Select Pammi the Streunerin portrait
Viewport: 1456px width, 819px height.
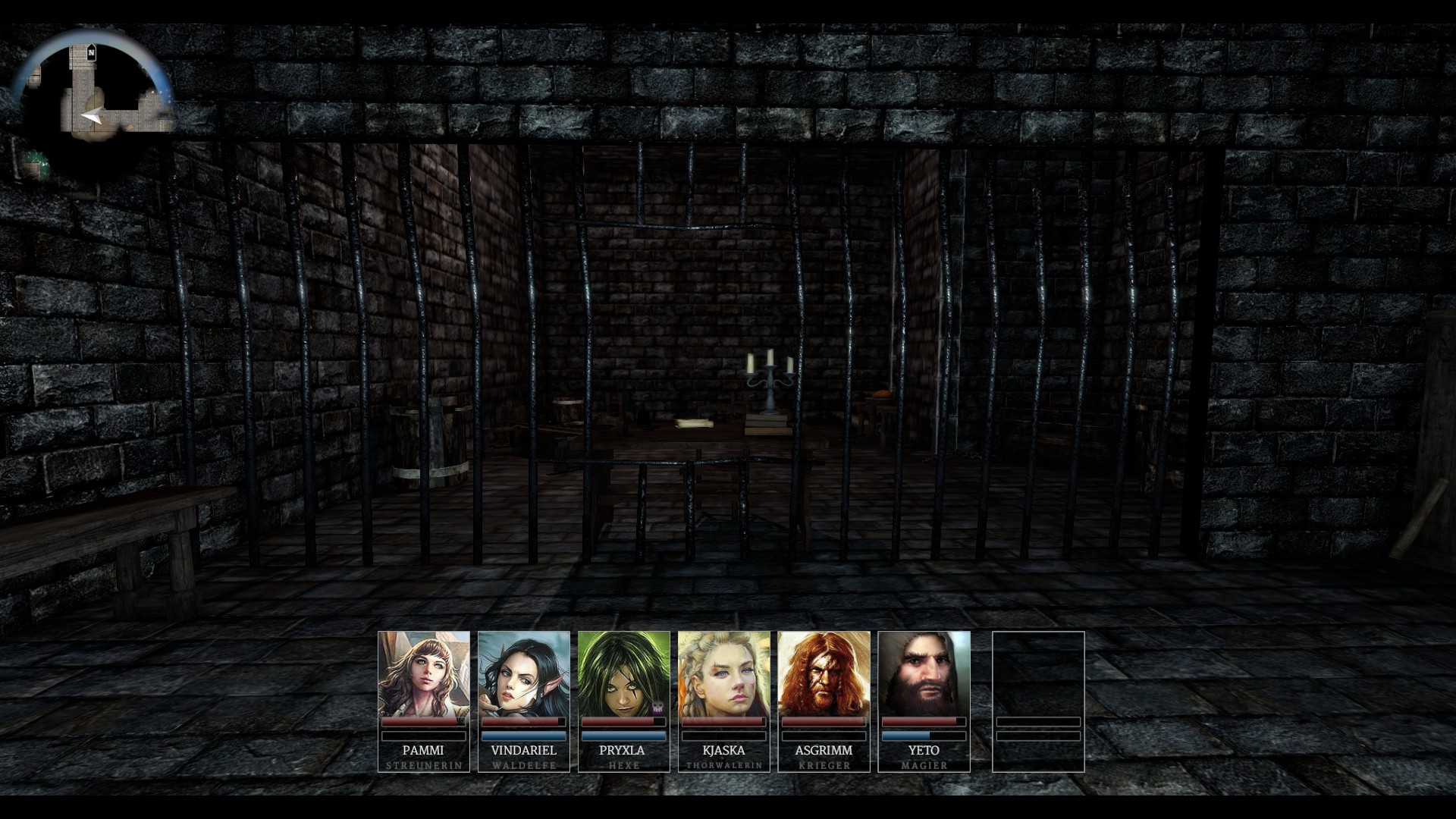tap(423, 673)
